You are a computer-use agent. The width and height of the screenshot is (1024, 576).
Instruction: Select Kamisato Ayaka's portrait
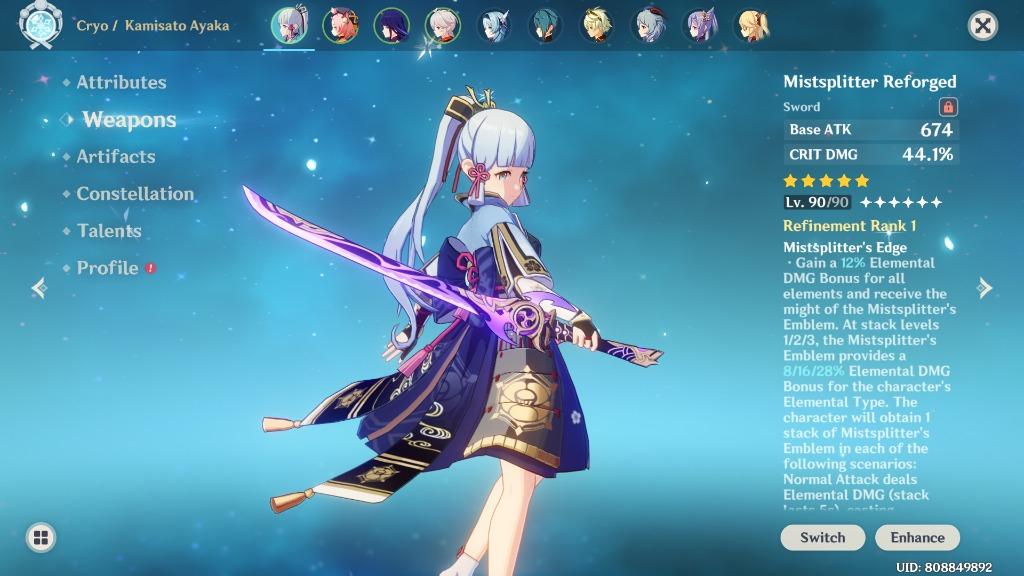[x=289, y=26]
